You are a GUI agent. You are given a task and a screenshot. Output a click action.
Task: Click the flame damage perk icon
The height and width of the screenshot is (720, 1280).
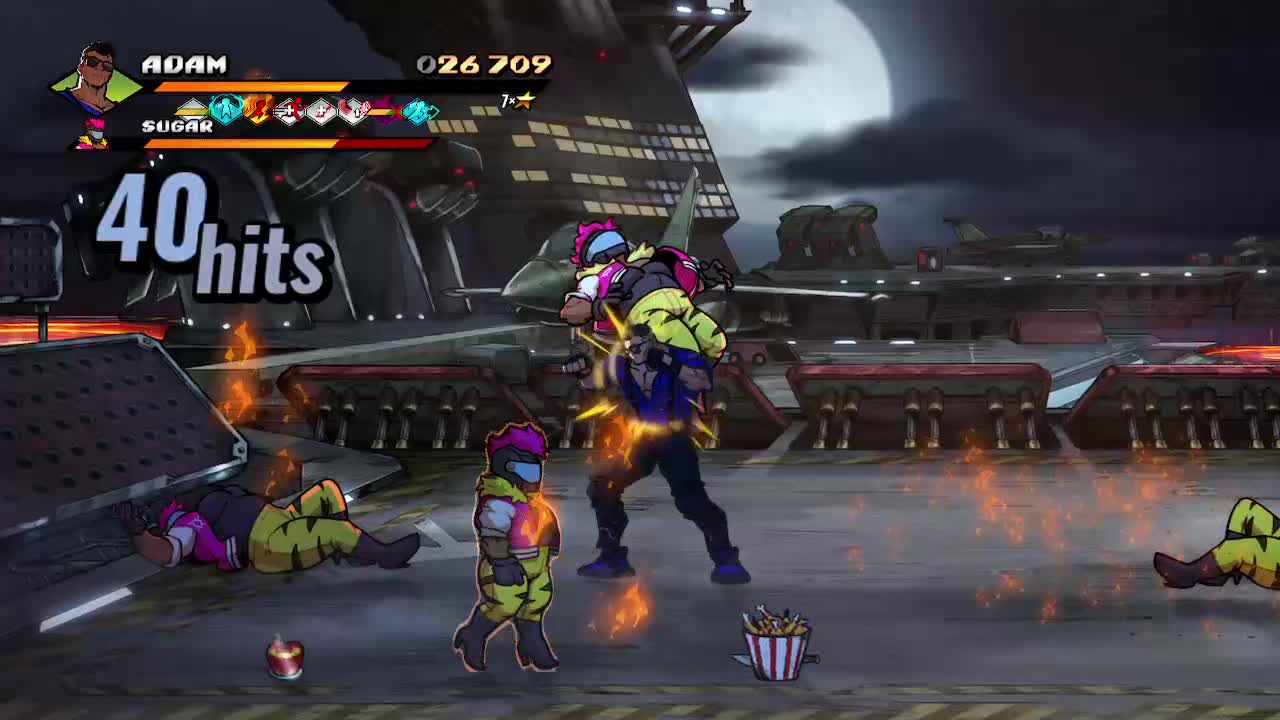click(258, 108)
